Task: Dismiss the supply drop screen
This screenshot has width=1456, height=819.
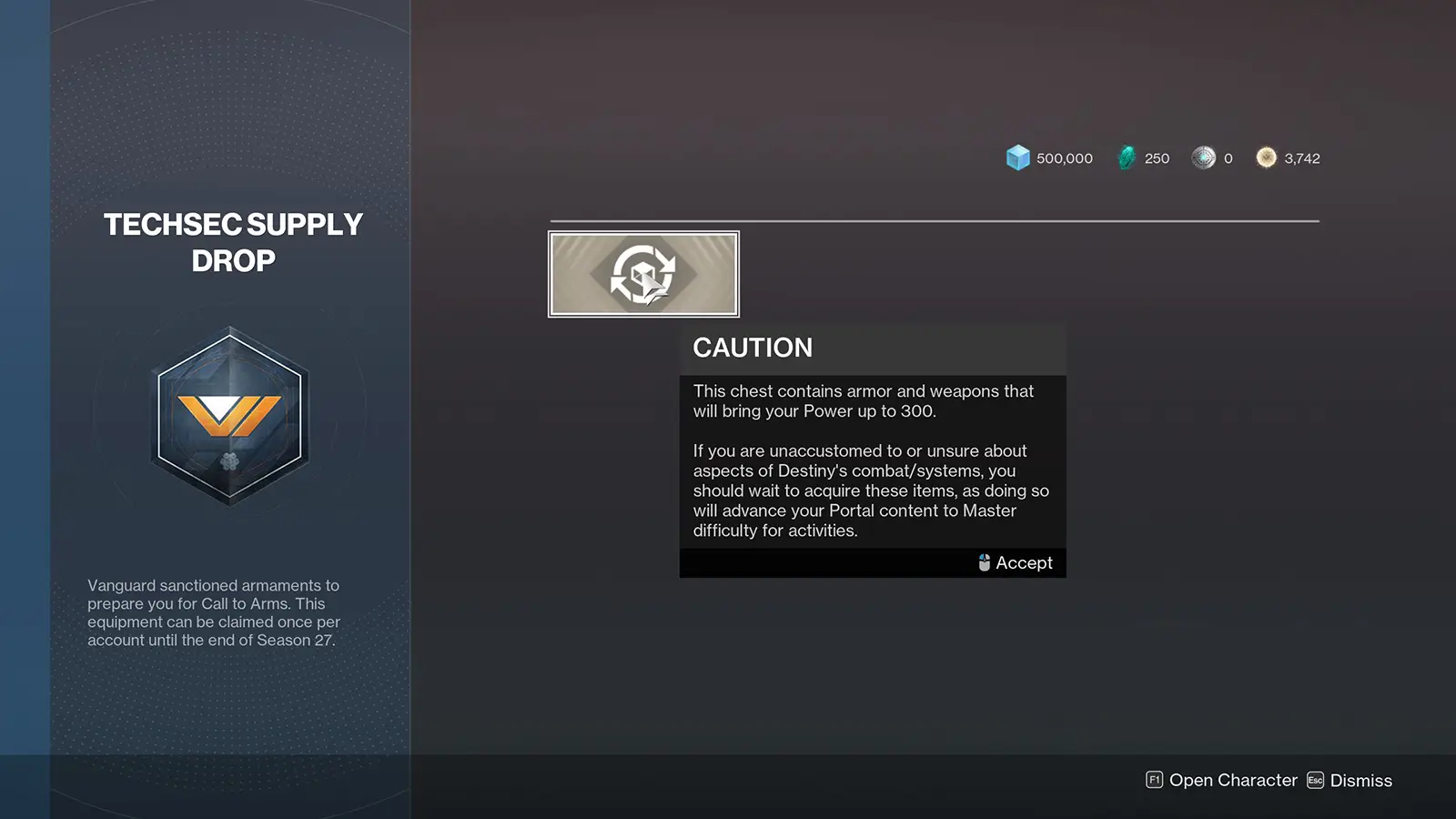Action: pyautogui.click(x=1350, y=781)
